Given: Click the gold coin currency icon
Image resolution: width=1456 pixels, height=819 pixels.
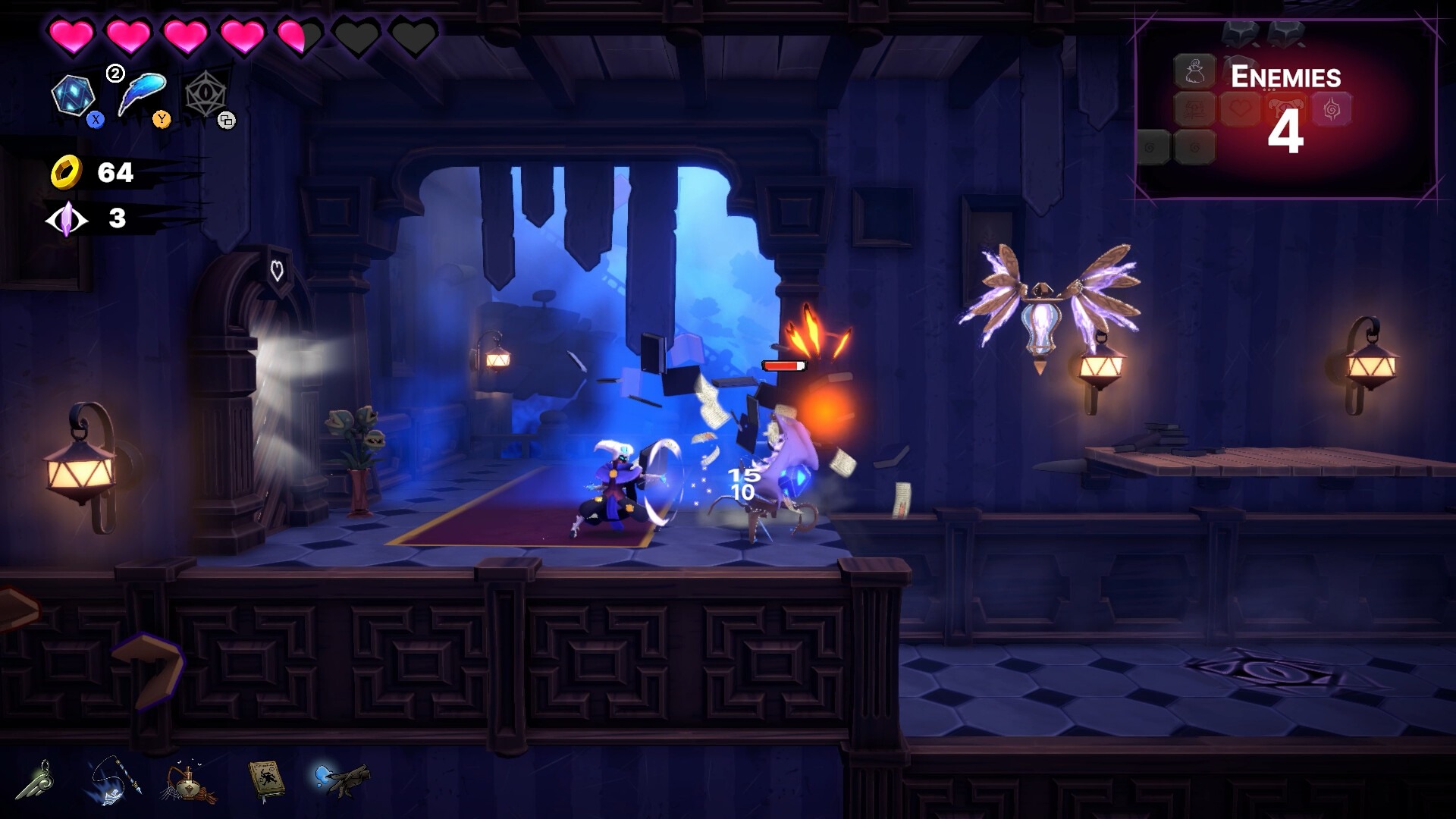Looking at the screenshot, I should coord(67,173).
